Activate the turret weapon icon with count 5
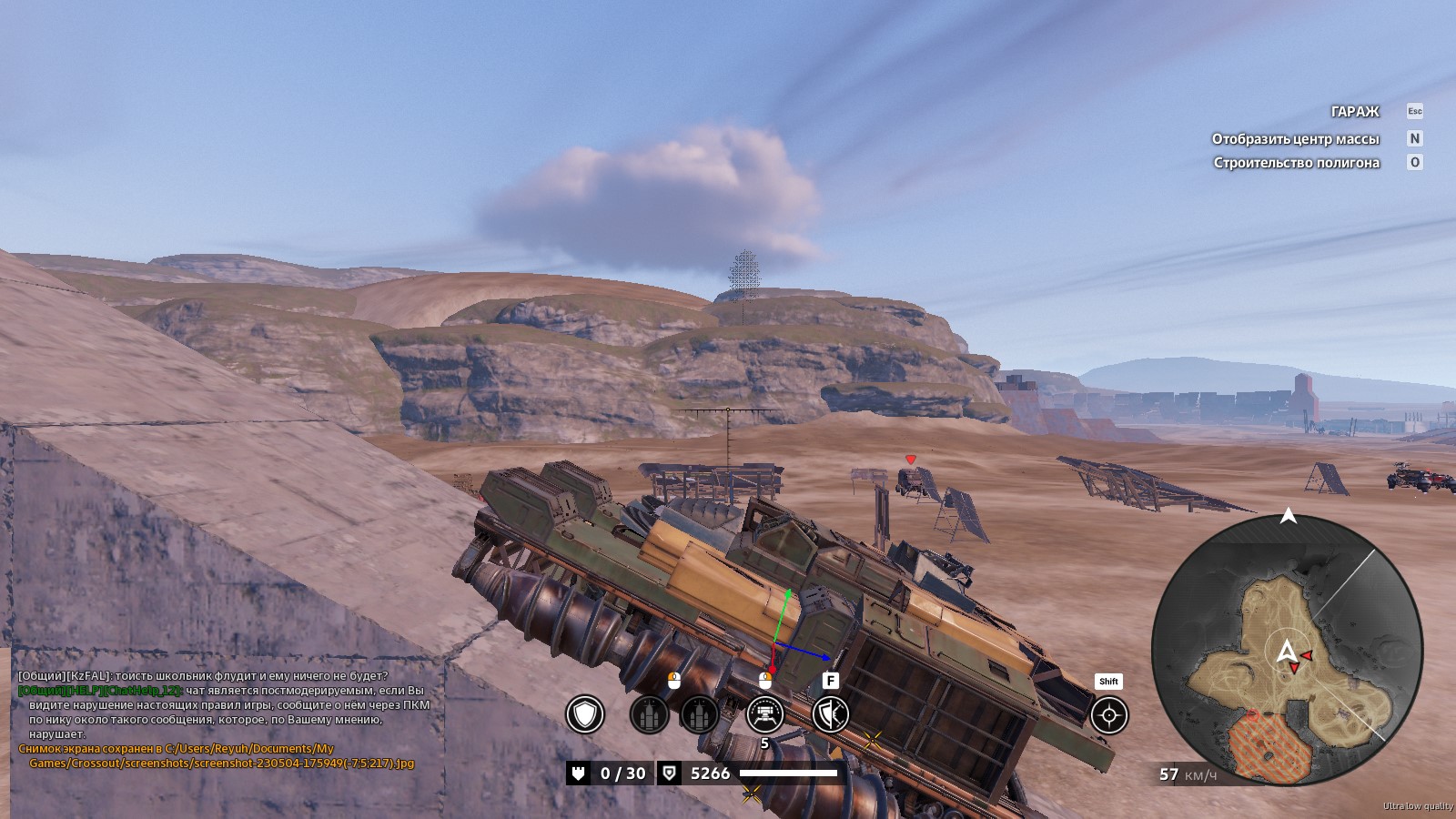 click(764, 714)
